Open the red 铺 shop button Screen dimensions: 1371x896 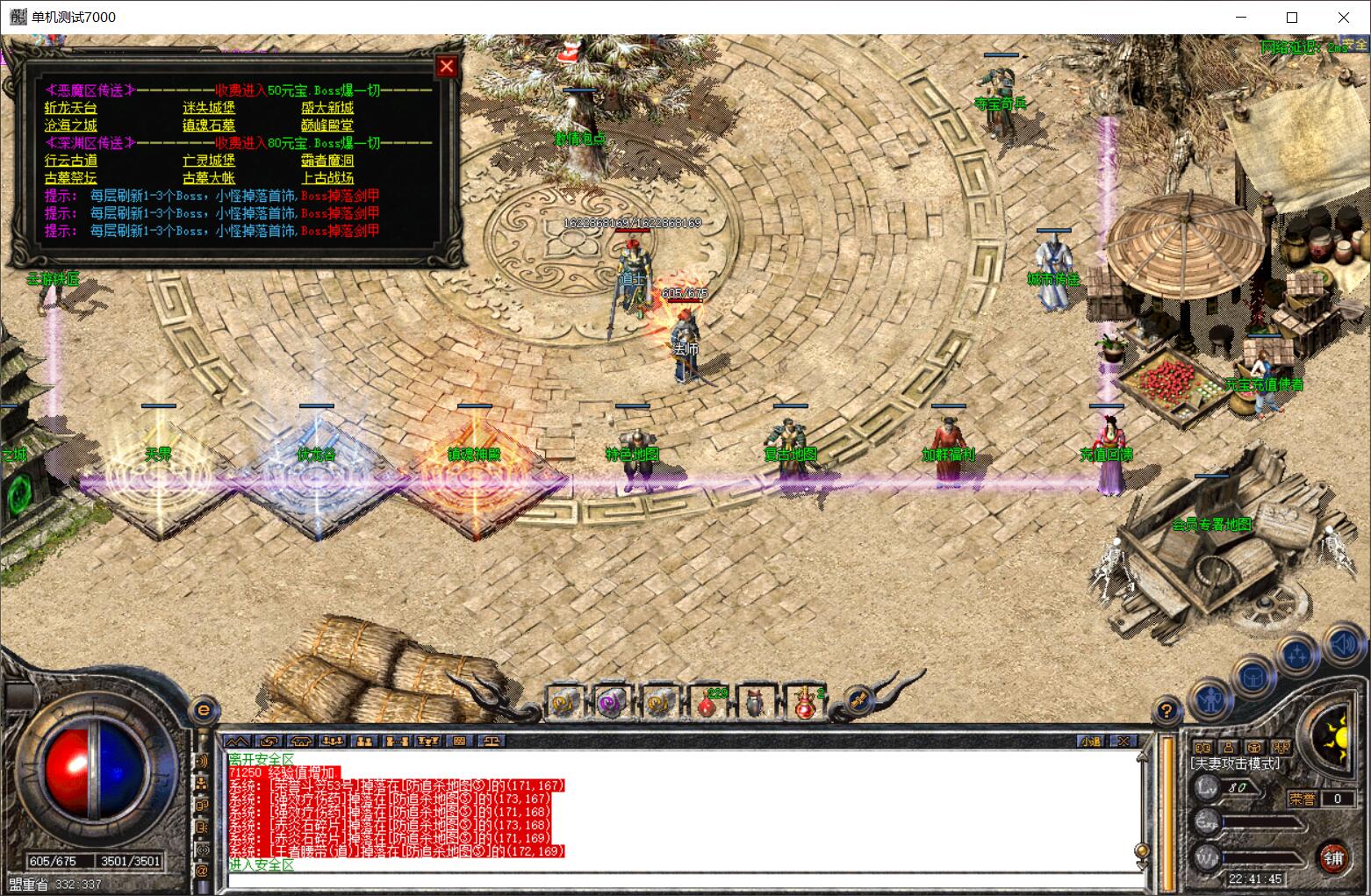[1333, 858]
